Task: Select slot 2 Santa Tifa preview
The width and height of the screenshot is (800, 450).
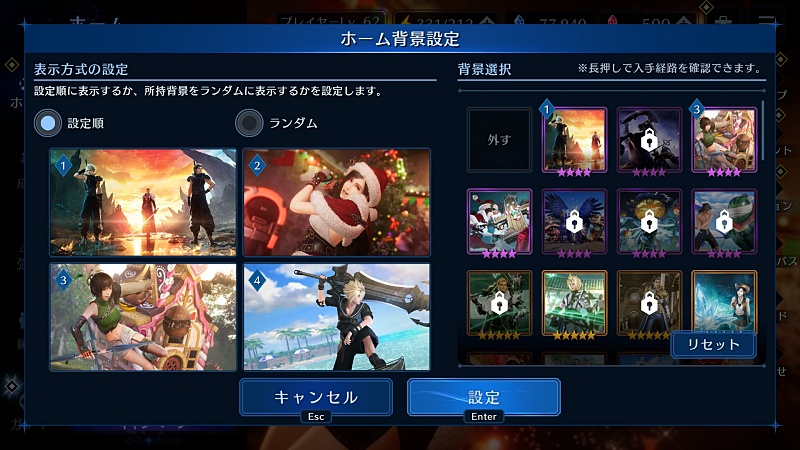Action: [337, 203]
